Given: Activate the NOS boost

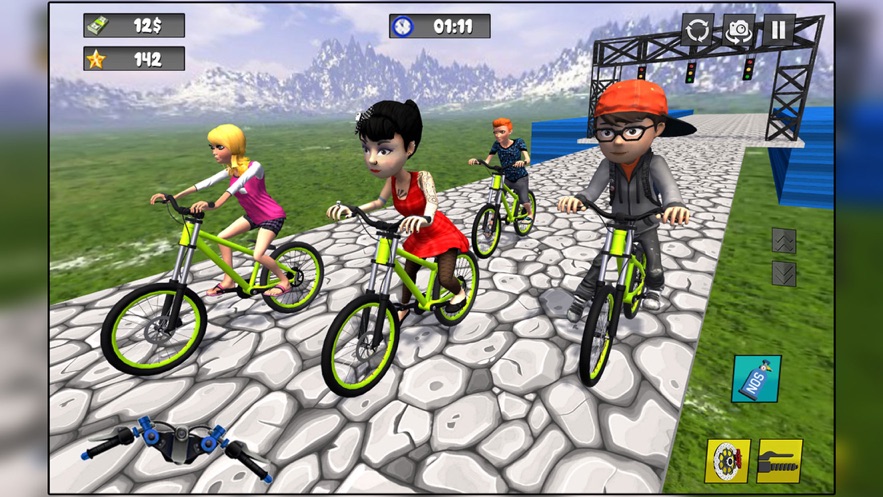Looking at the screenshot, I should click(x=757, y=379).
